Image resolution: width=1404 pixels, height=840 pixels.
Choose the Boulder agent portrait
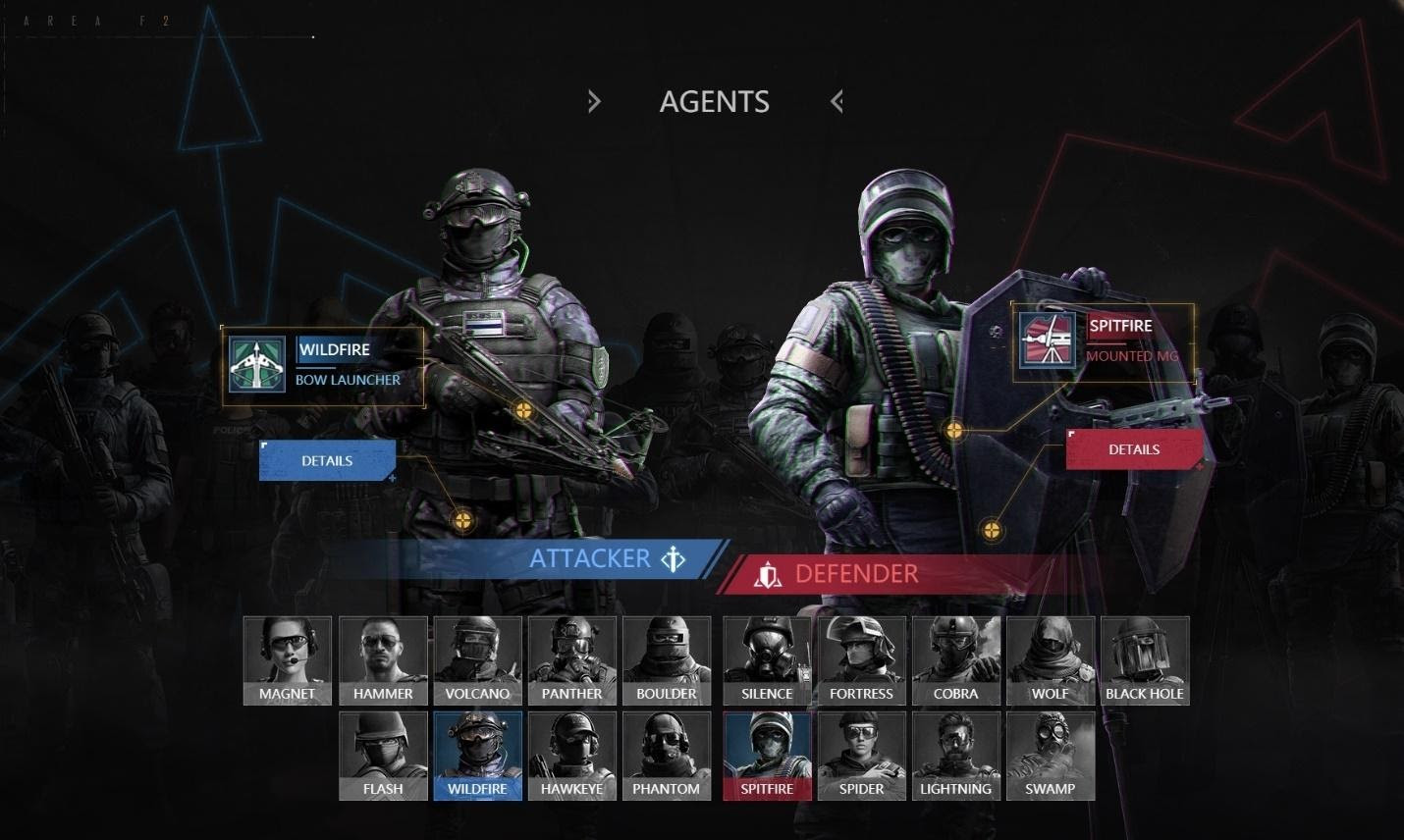pyautogui.click(x=666, y=659)
